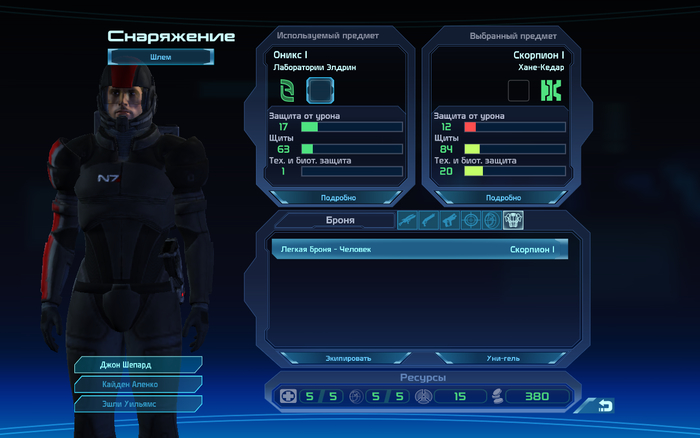The image size is (700, 438).
Task: Select the Скорпион I light armor row
Action: [x=413, y=249]
